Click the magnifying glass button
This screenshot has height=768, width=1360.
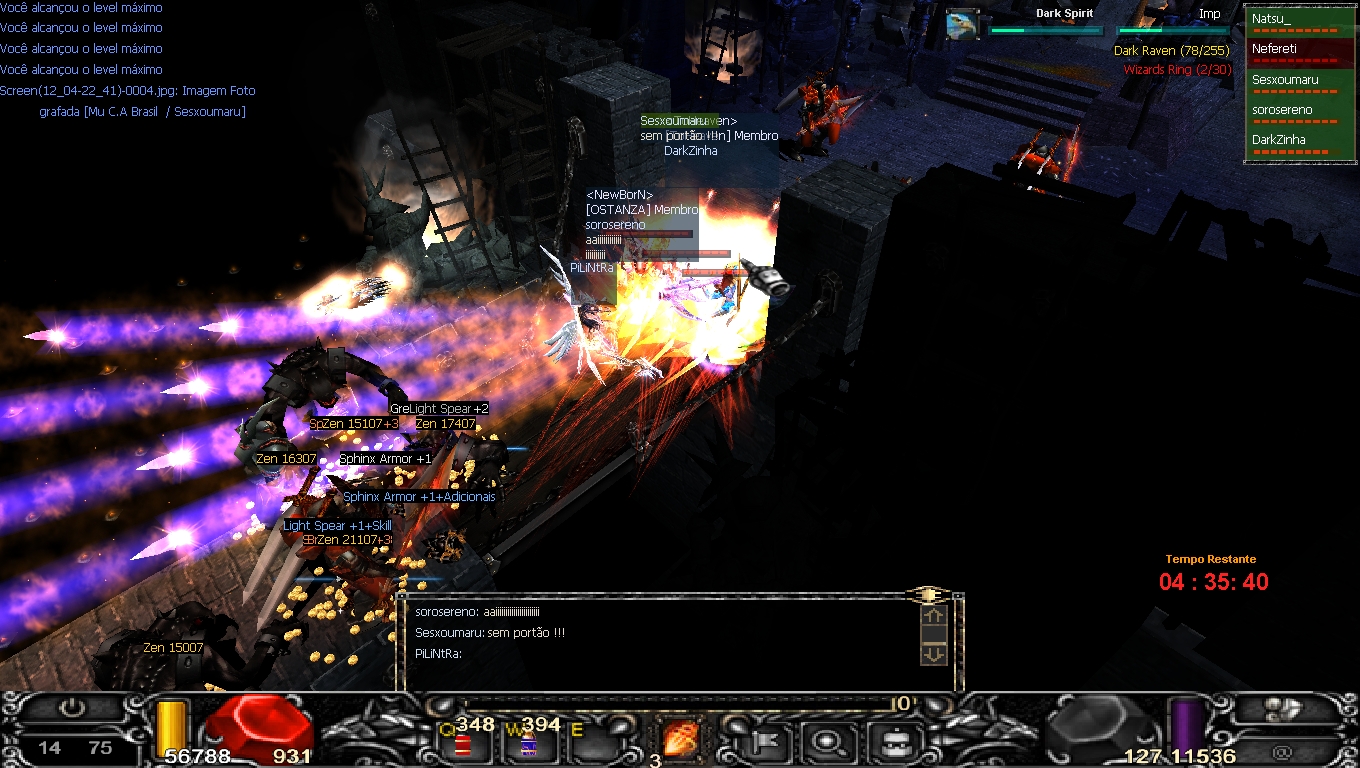click(x=829, y=742)
